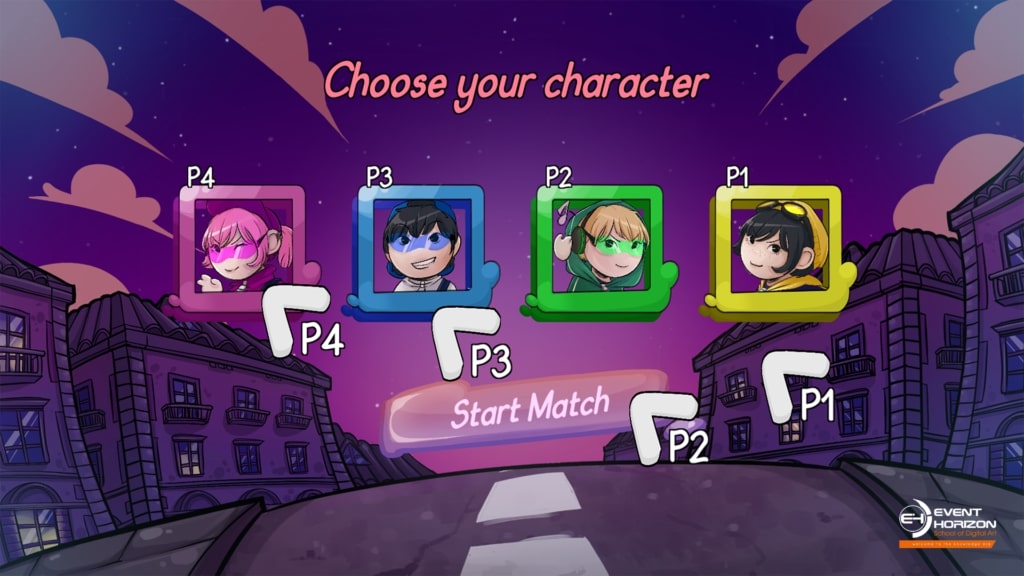Select the pink-haired character in the P4 frame
Viewport: 1024px width, 576px height.
pyautogui.click(x=241, y=246)
